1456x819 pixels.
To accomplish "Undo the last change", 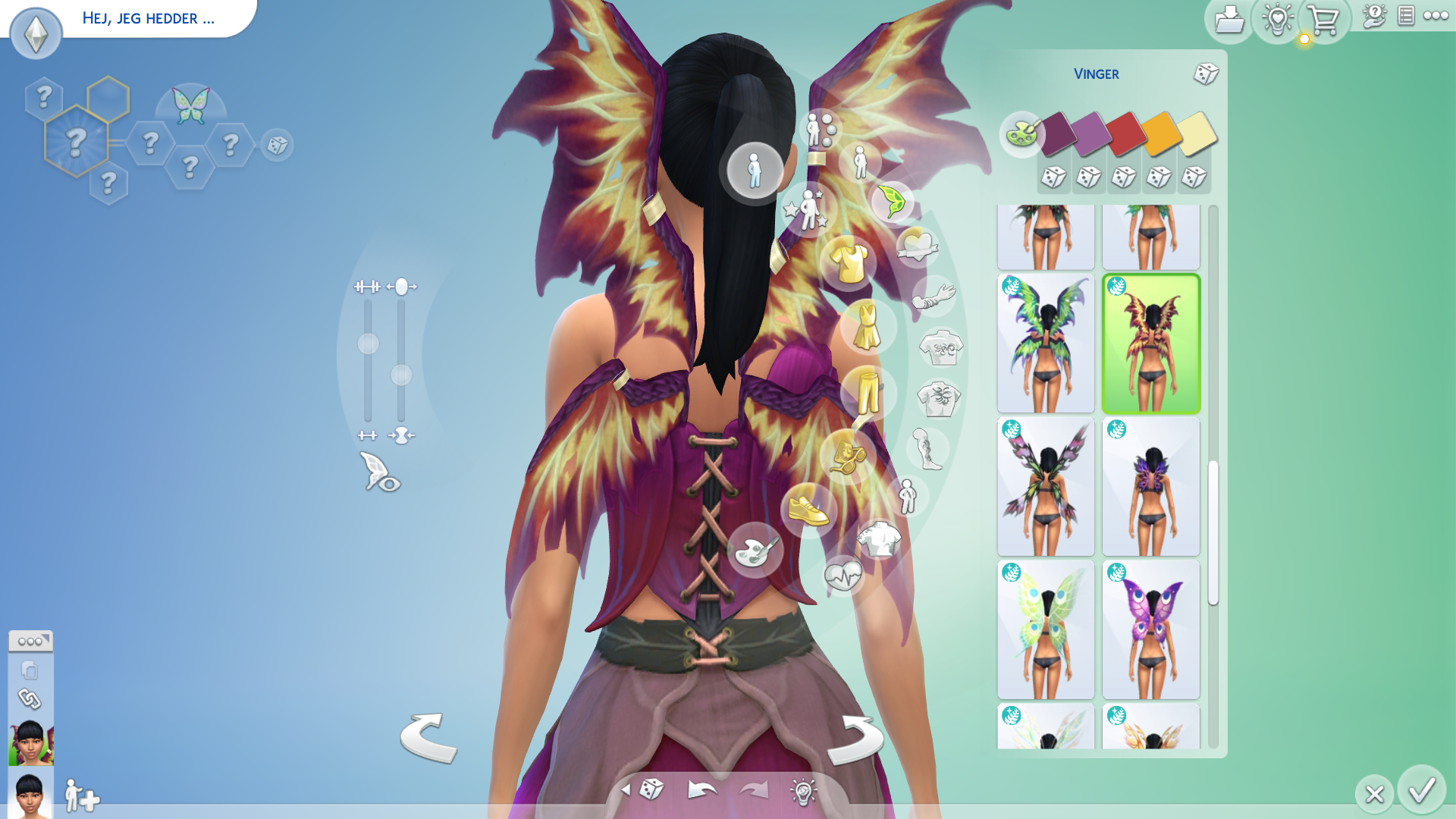I will click(x=701, y=790).
